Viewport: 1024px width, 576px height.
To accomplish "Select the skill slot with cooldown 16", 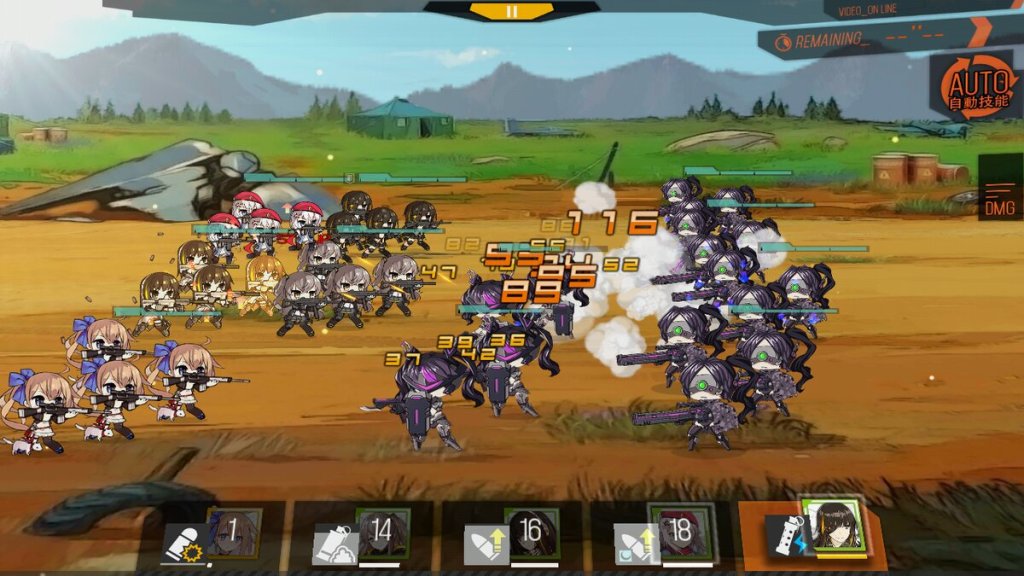I will pyautogui.click(x=513, y=535).
